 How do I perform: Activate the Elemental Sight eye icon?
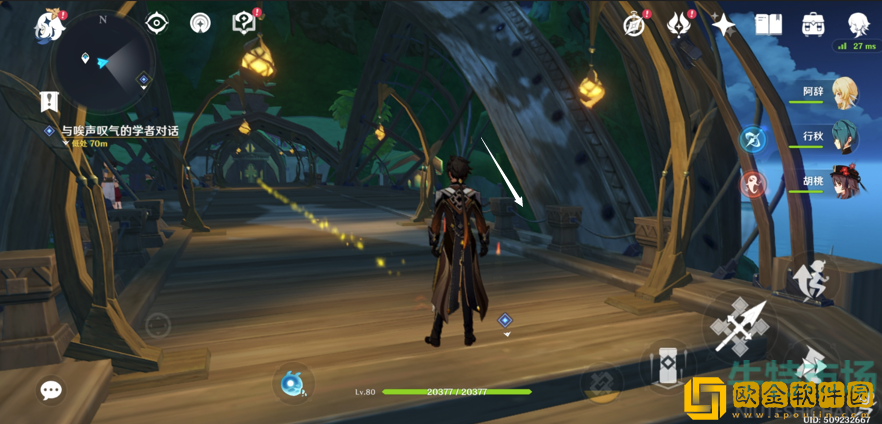[157, 23]
